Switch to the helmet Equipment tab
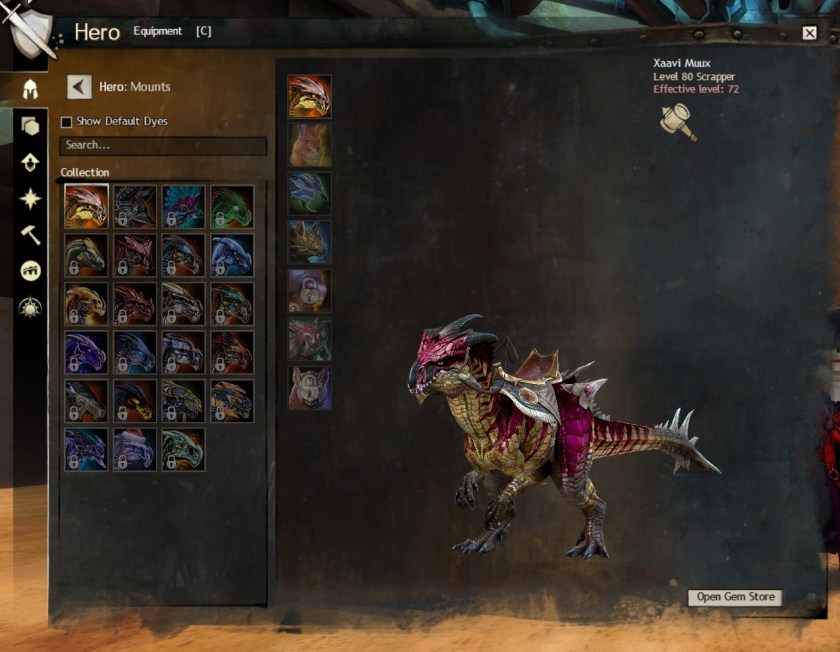Viewport: 840px width, 652px height. pyautogui.click(x=30, y=89)
